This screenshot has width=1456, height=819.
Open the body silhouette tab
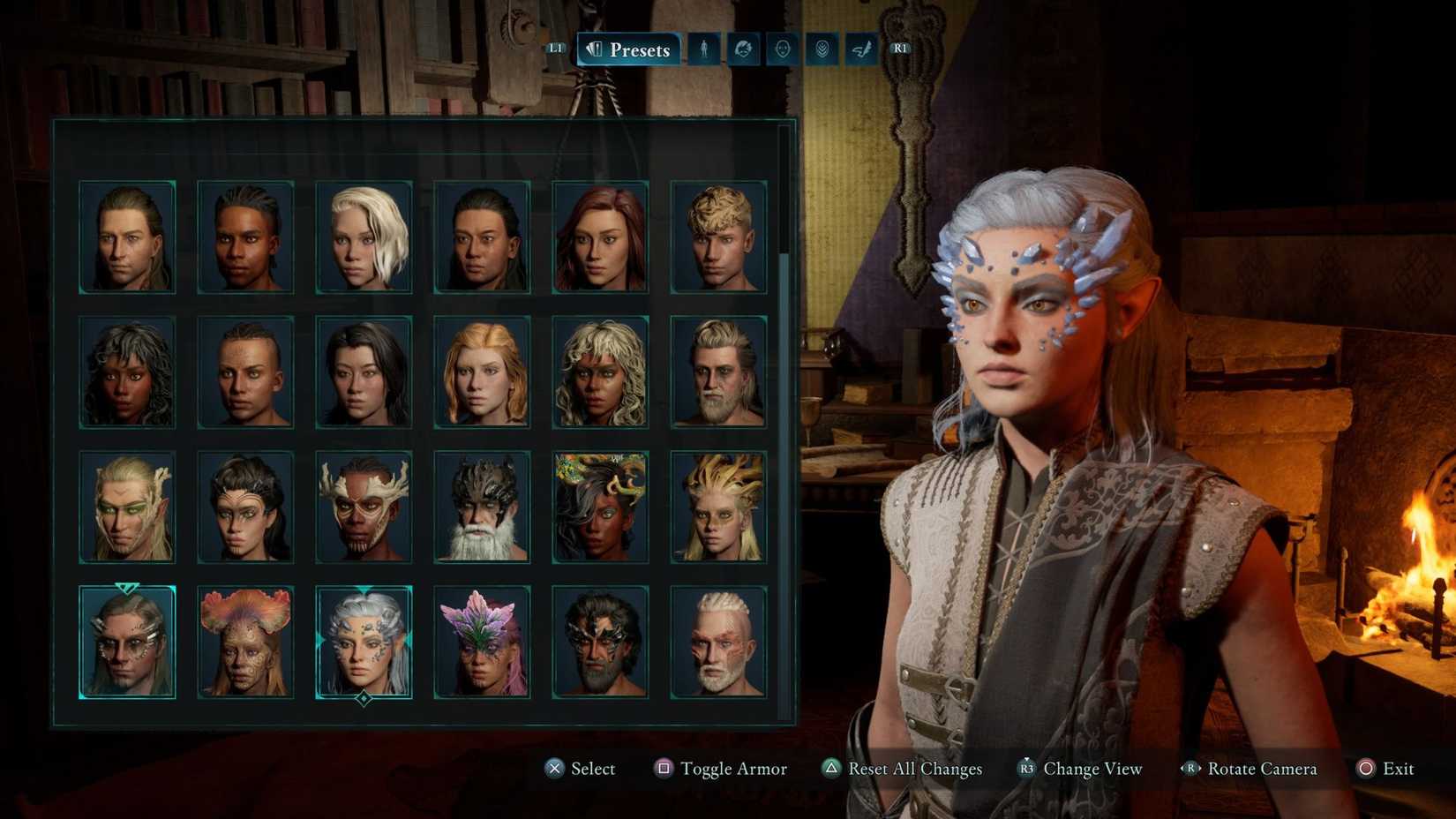click(704, 49)
